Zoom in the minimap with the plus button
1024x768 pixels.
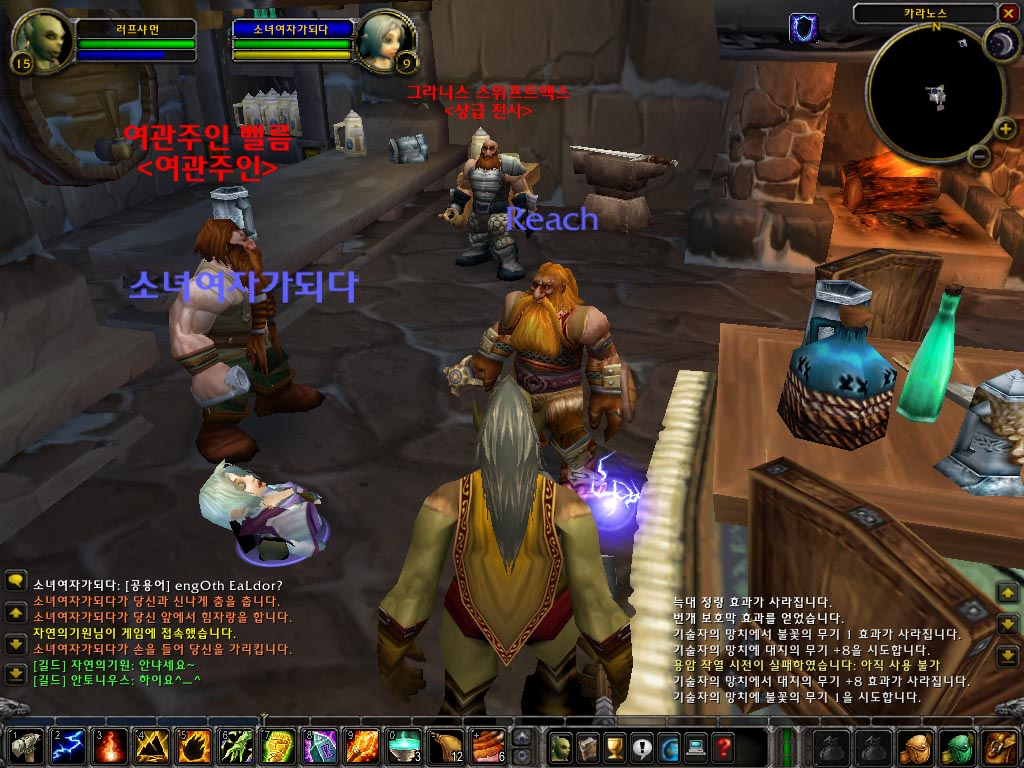(1005, 129)
